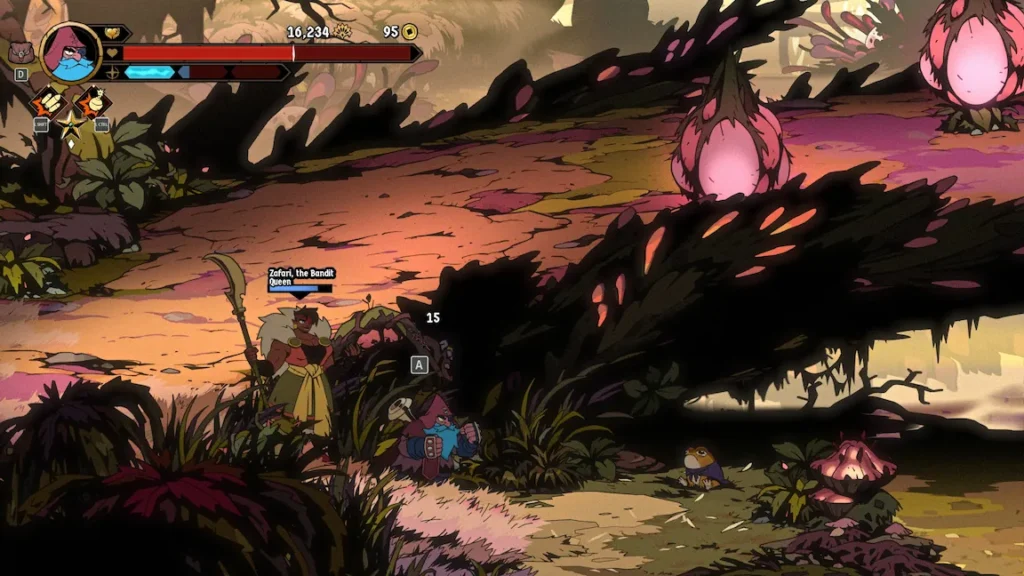Activate the fist punch ability icon

coord(46,102)
